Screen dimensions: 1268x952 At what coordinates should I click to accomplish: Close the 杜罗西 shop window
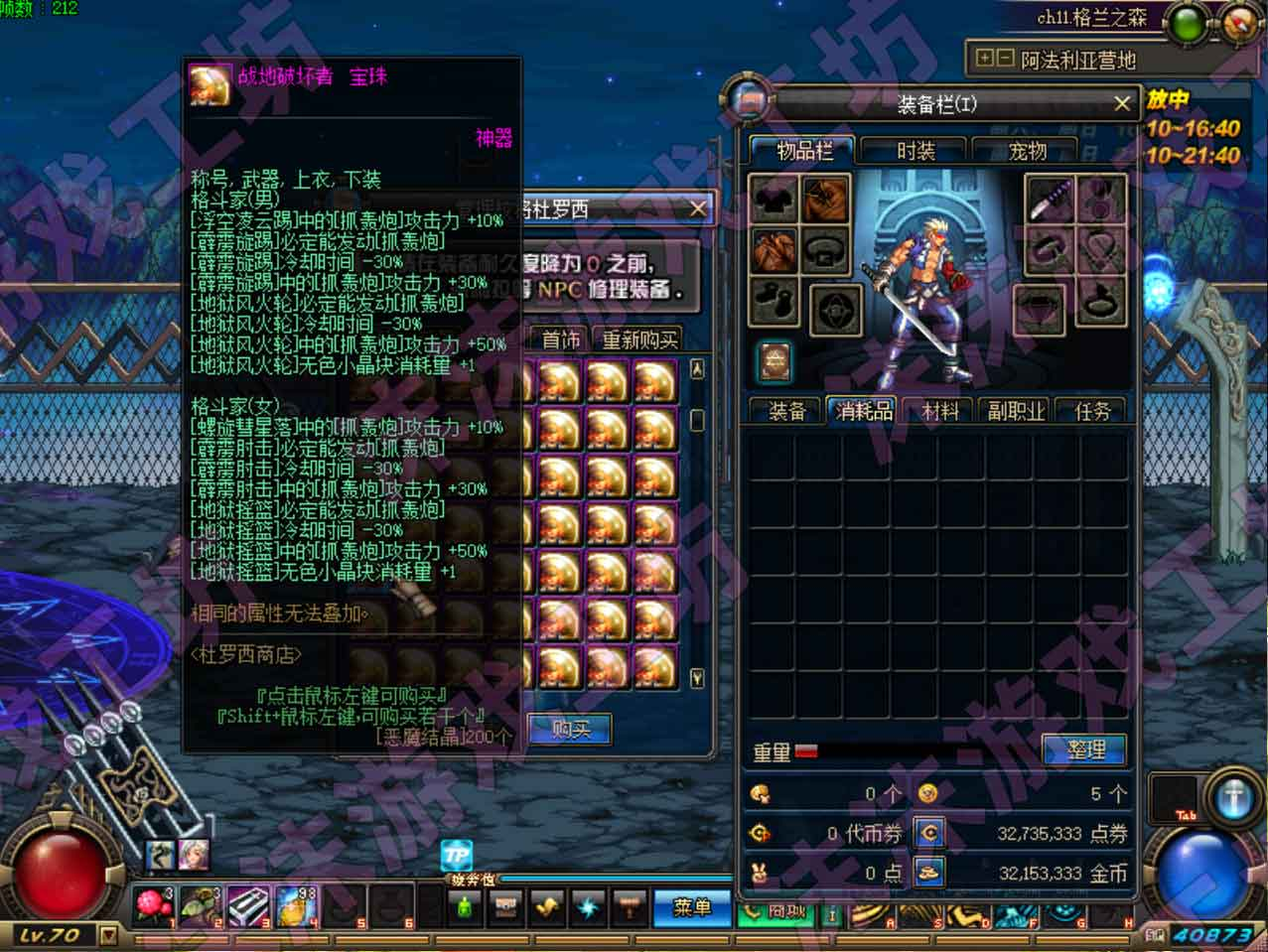(x=698, y=208)
